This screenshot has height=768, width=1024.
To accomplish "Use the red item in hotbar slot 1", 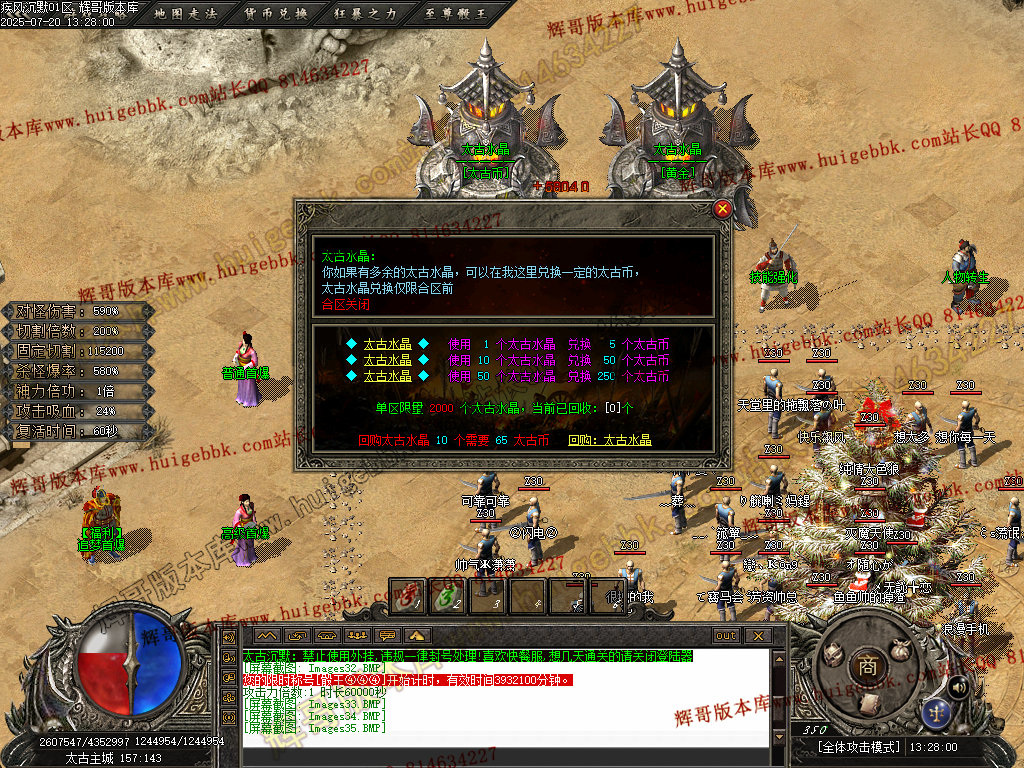I will [x=406, y=597].
